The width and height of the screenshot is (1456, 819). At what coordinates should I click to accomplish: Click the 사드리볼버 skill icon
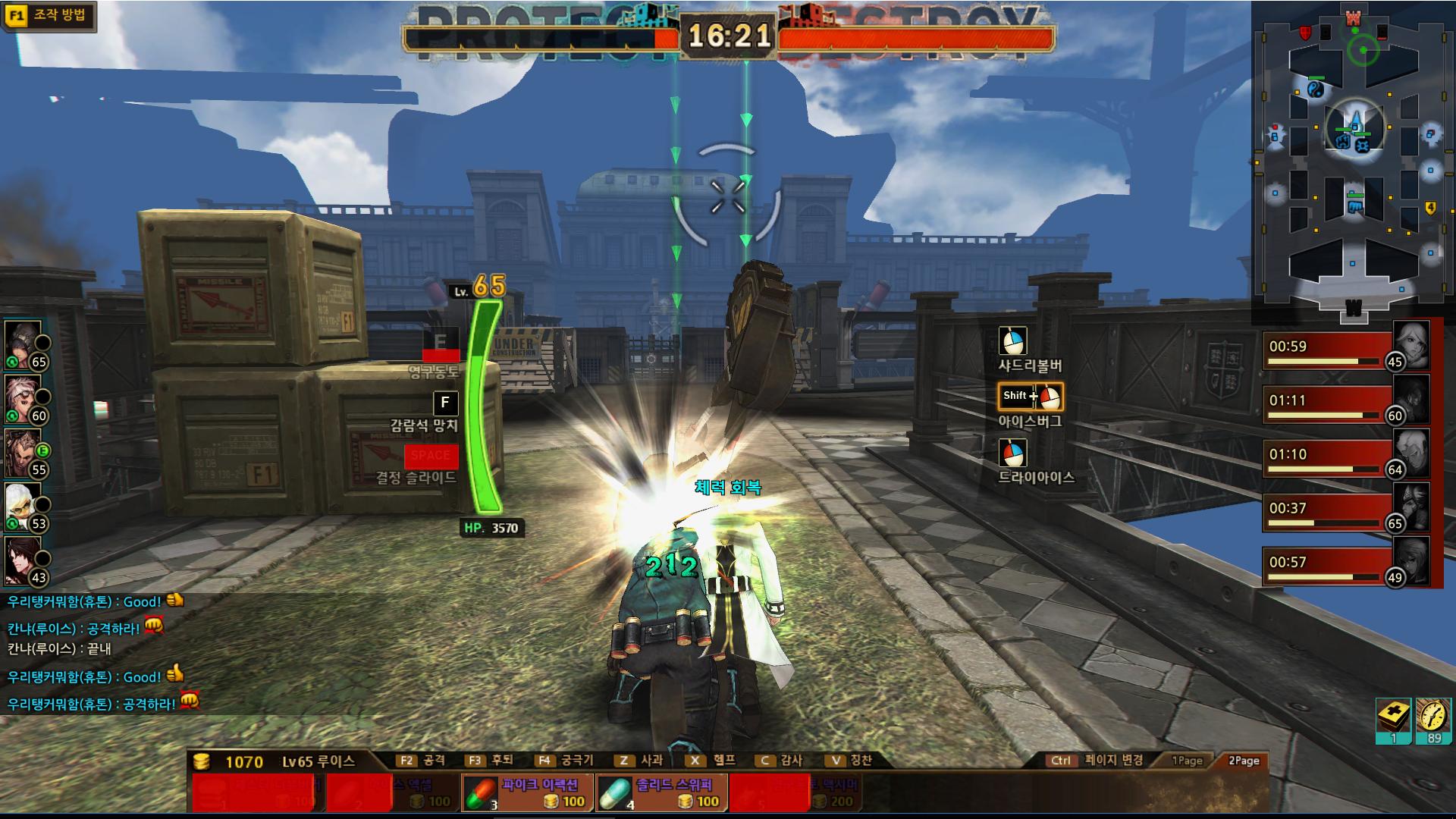pyautogui.click(x=1012, y=341)
